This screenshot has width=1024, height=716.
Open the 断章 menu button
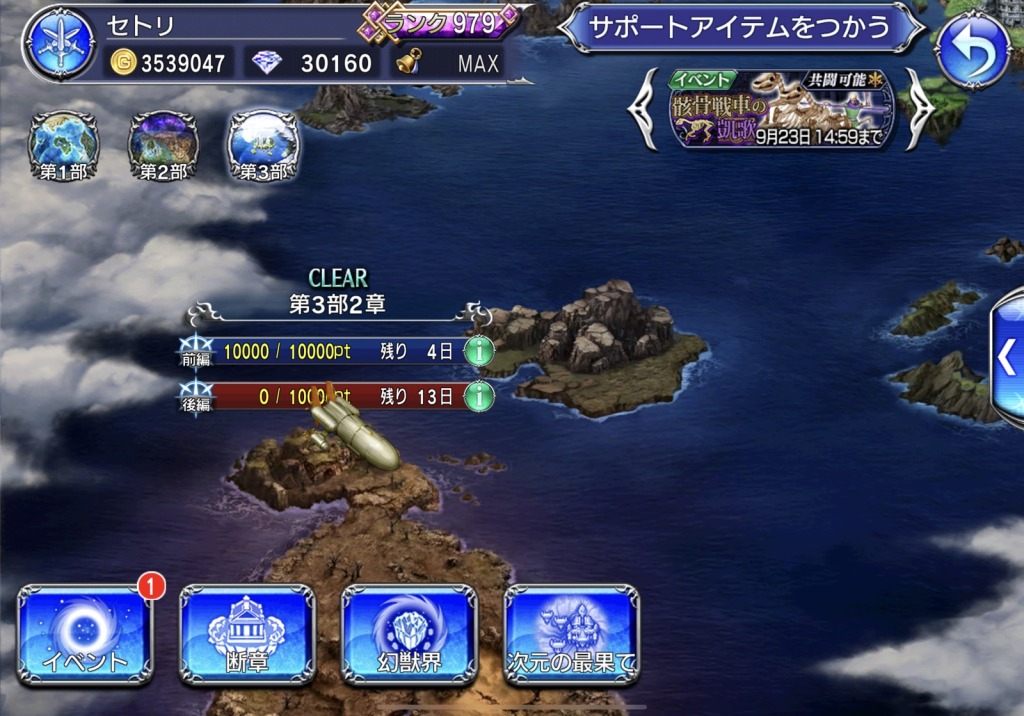tap(247, 635)
